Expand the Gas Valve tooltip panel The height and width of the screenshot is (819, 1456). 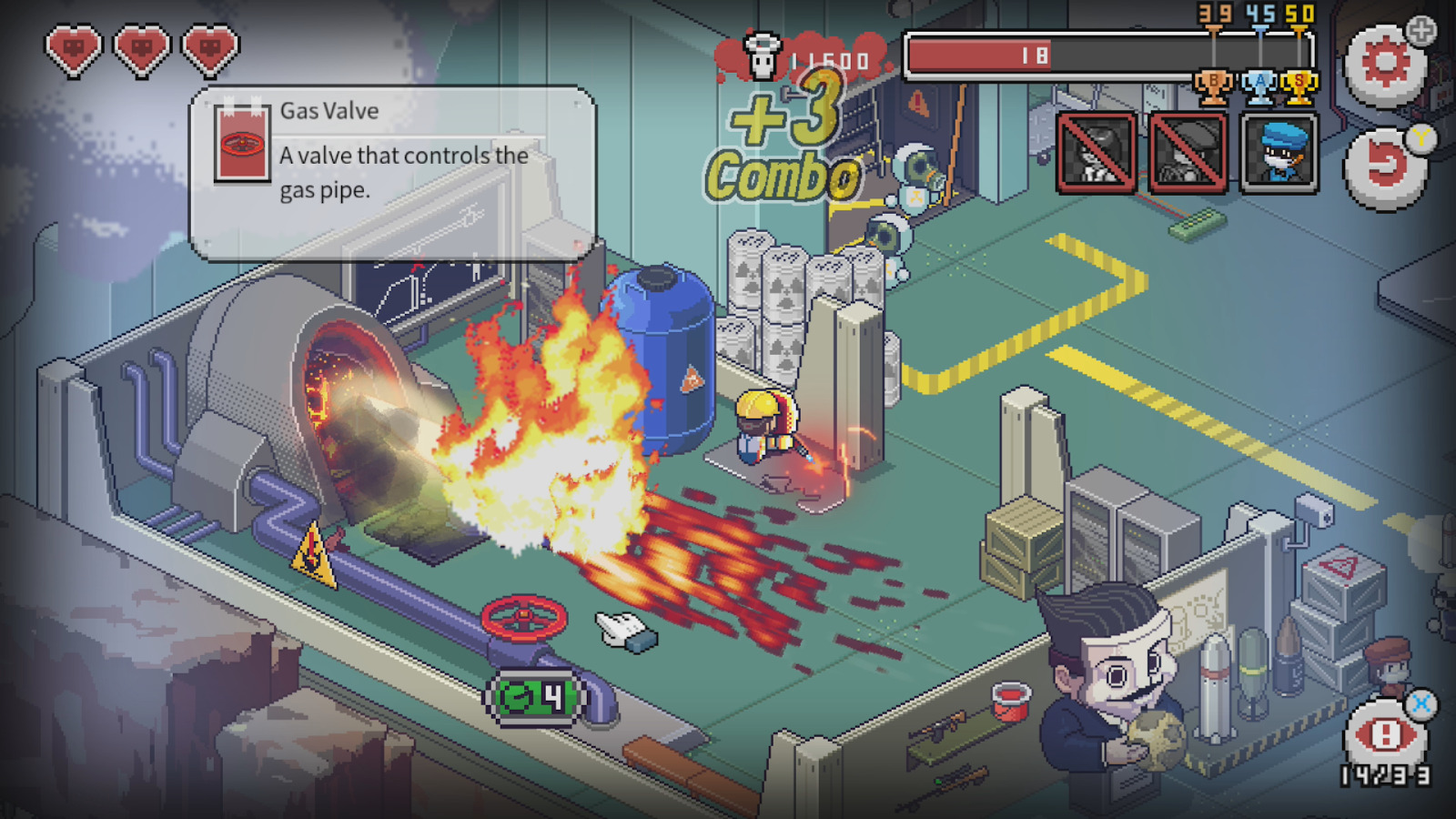click(391, 173)
